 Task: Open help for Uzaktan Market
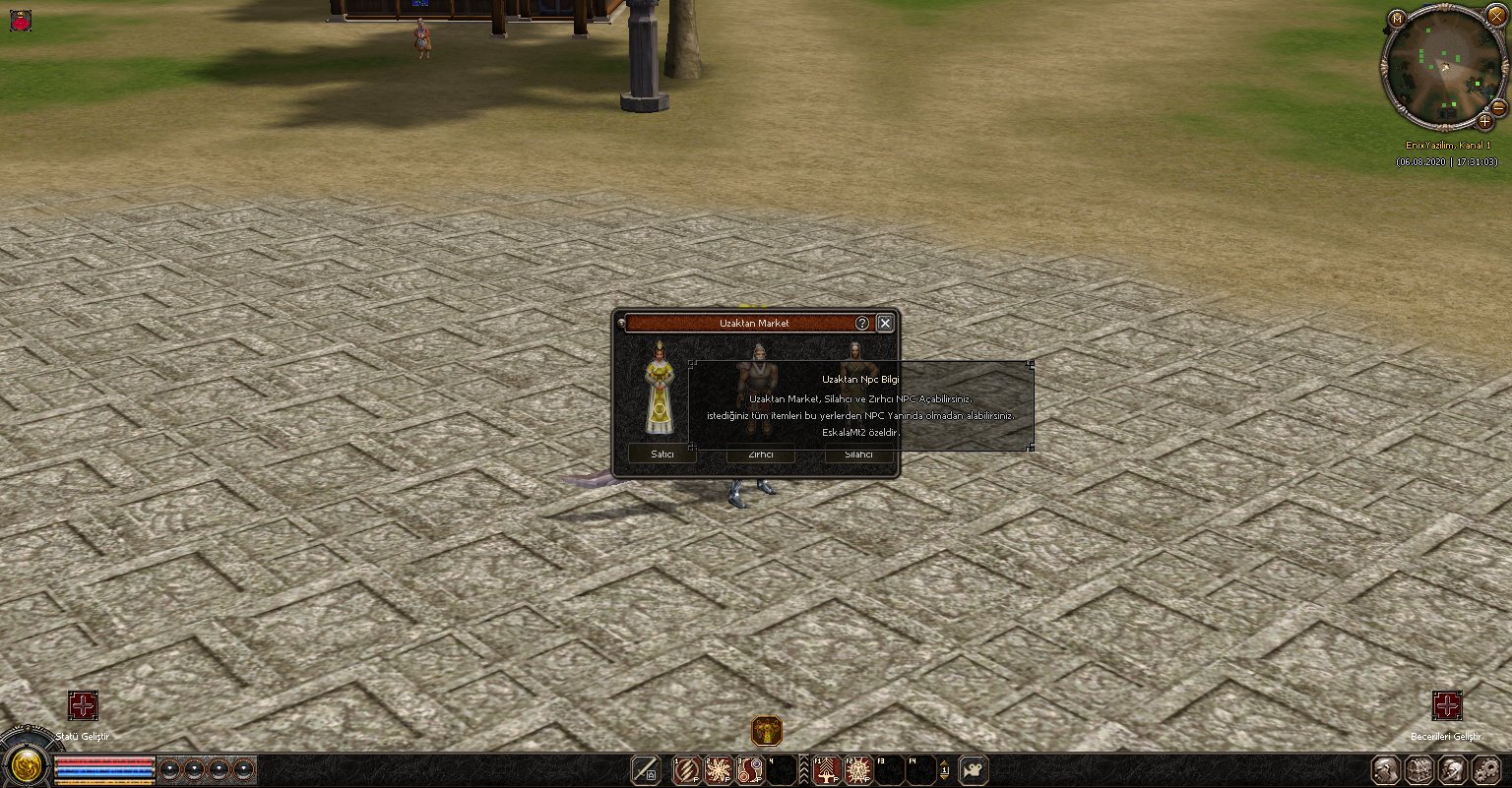pos(861,323)
